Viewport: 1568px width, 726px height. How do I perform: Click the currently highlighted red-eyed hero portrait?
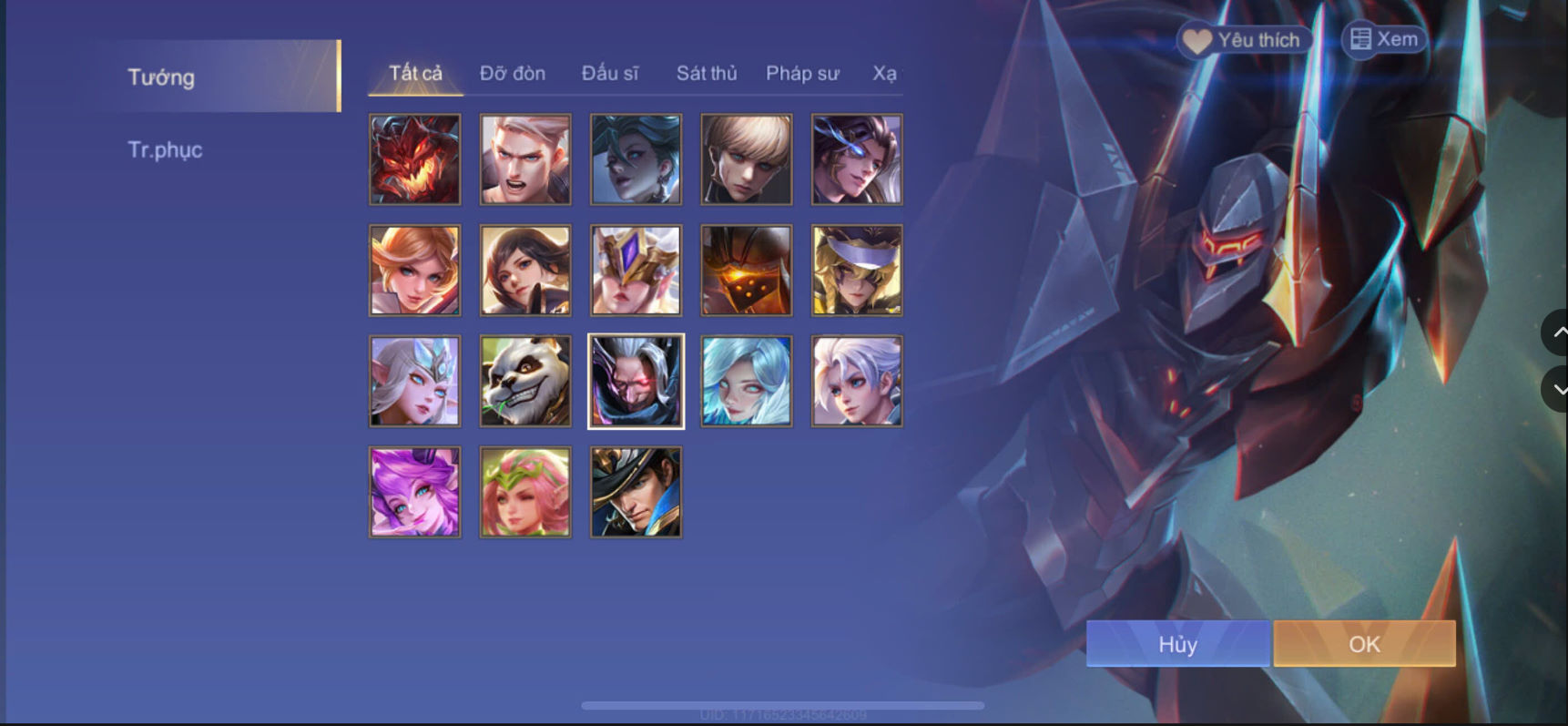click(636, 381)
